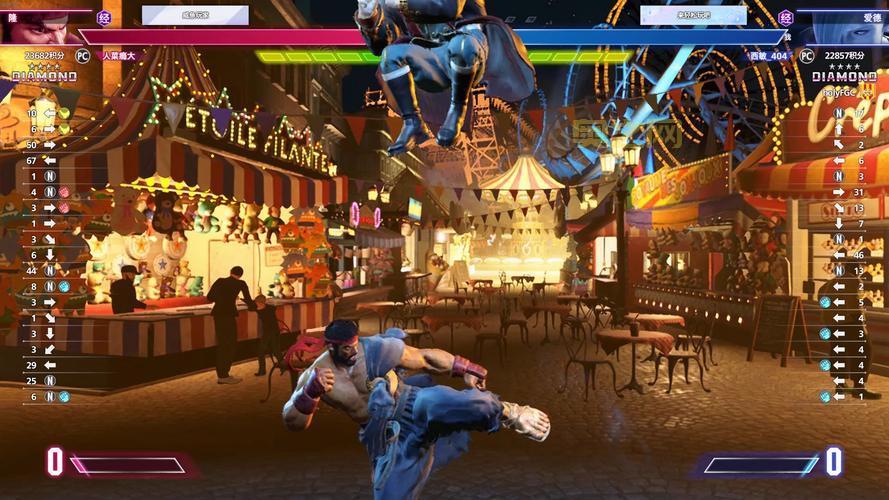Click the left player's title plate
Screen dimensions: 889x500
coord(195,15)
